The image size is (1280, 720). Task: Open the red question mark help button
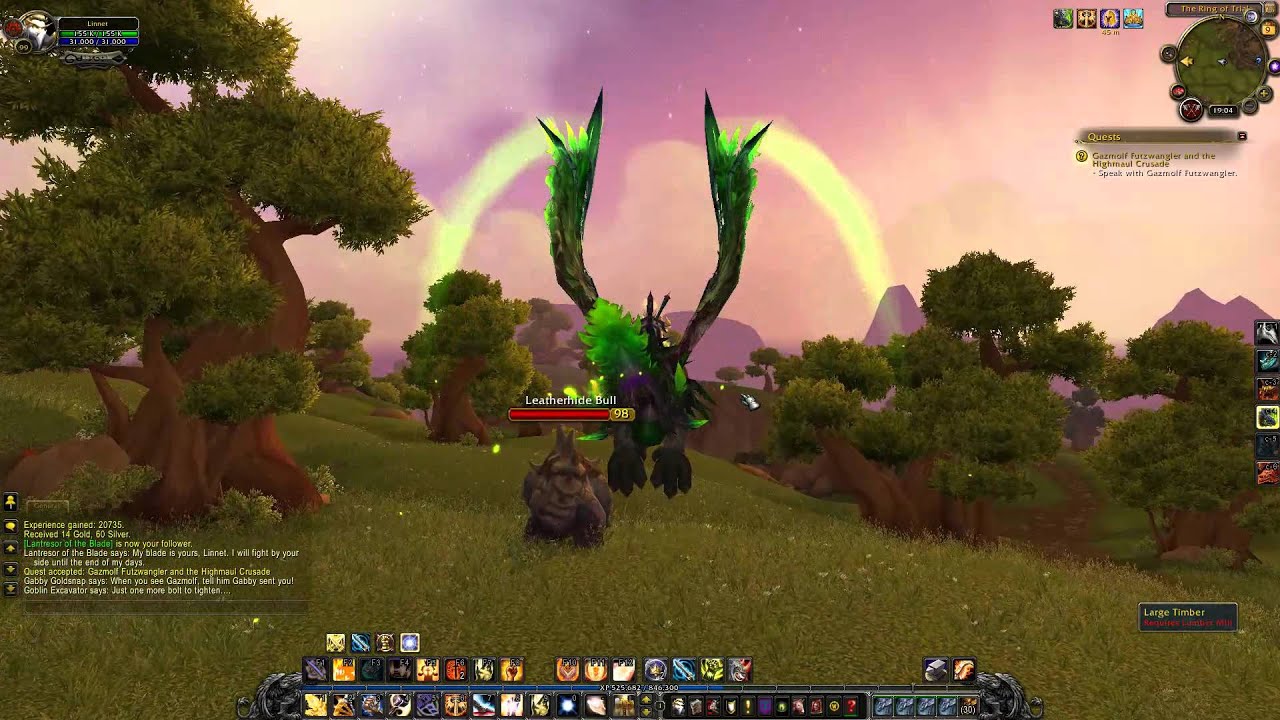[851, 706]
